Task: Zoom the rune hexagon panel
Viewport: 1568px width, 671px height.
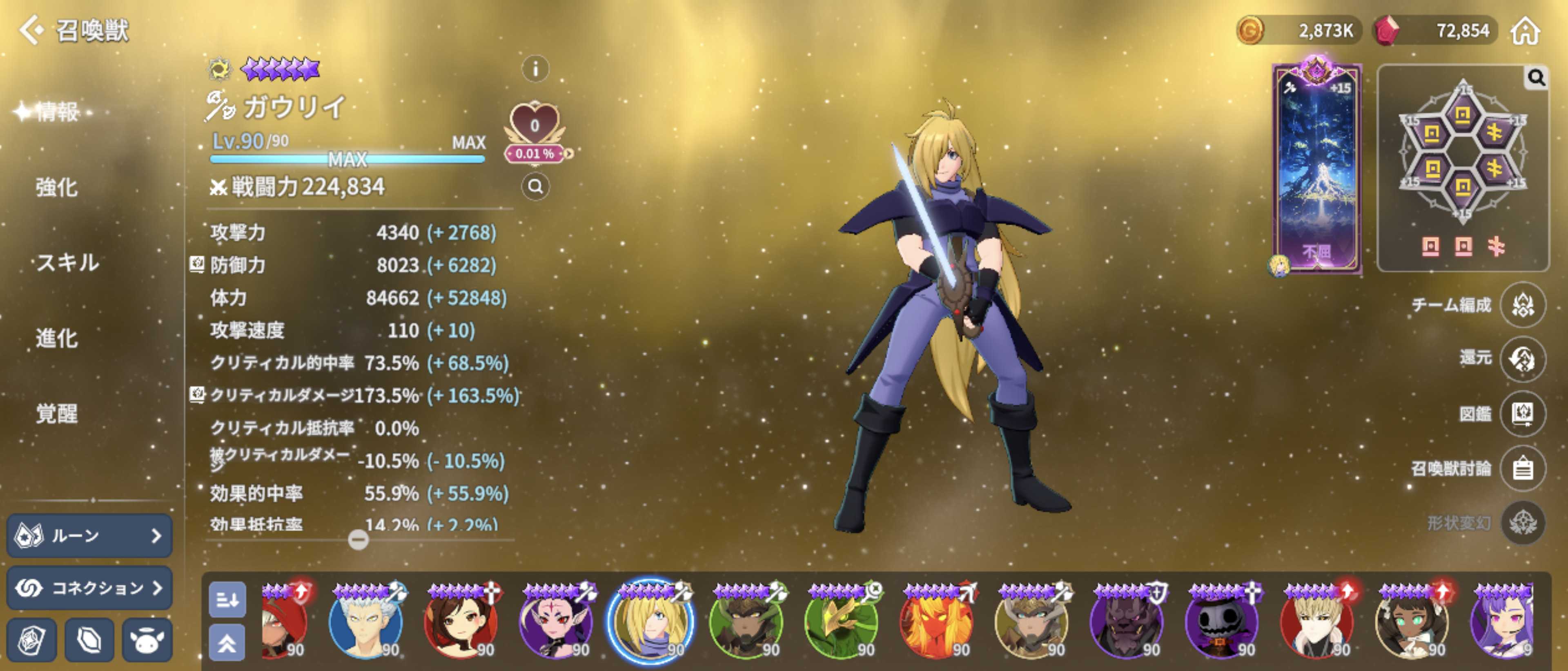Action: tap(1536, 78)
